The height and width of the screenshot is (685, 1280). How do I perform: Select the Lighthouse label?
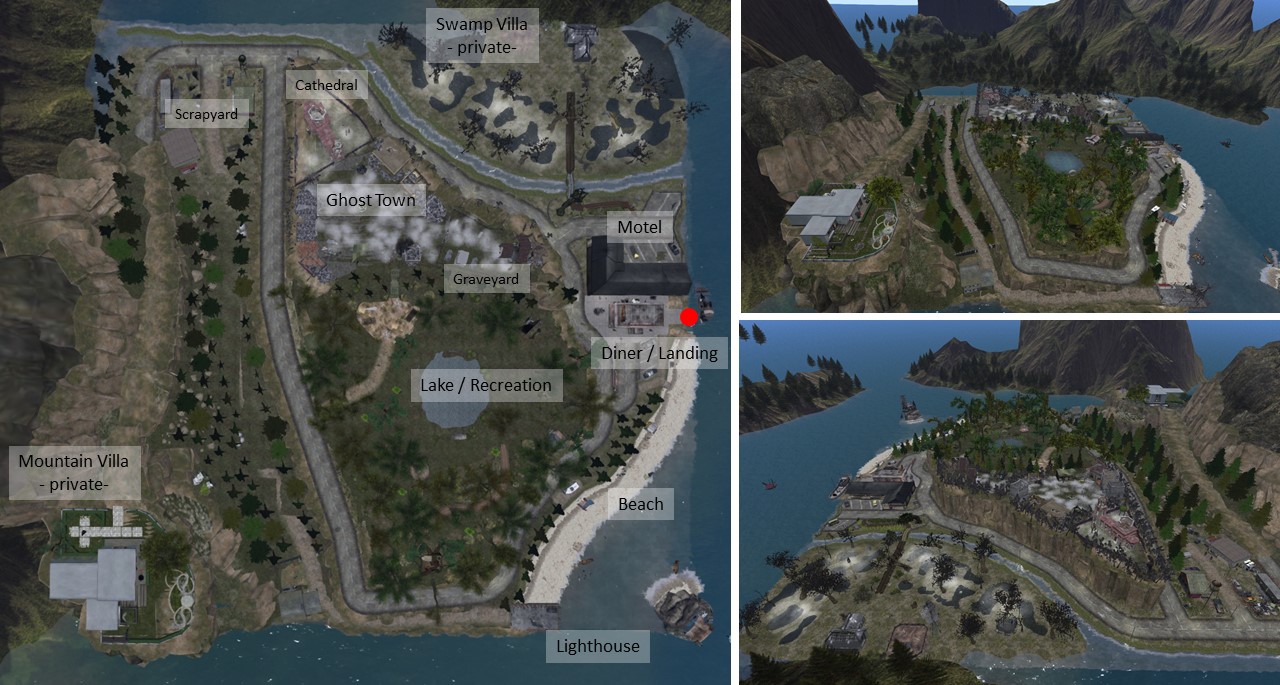(598, 646)
